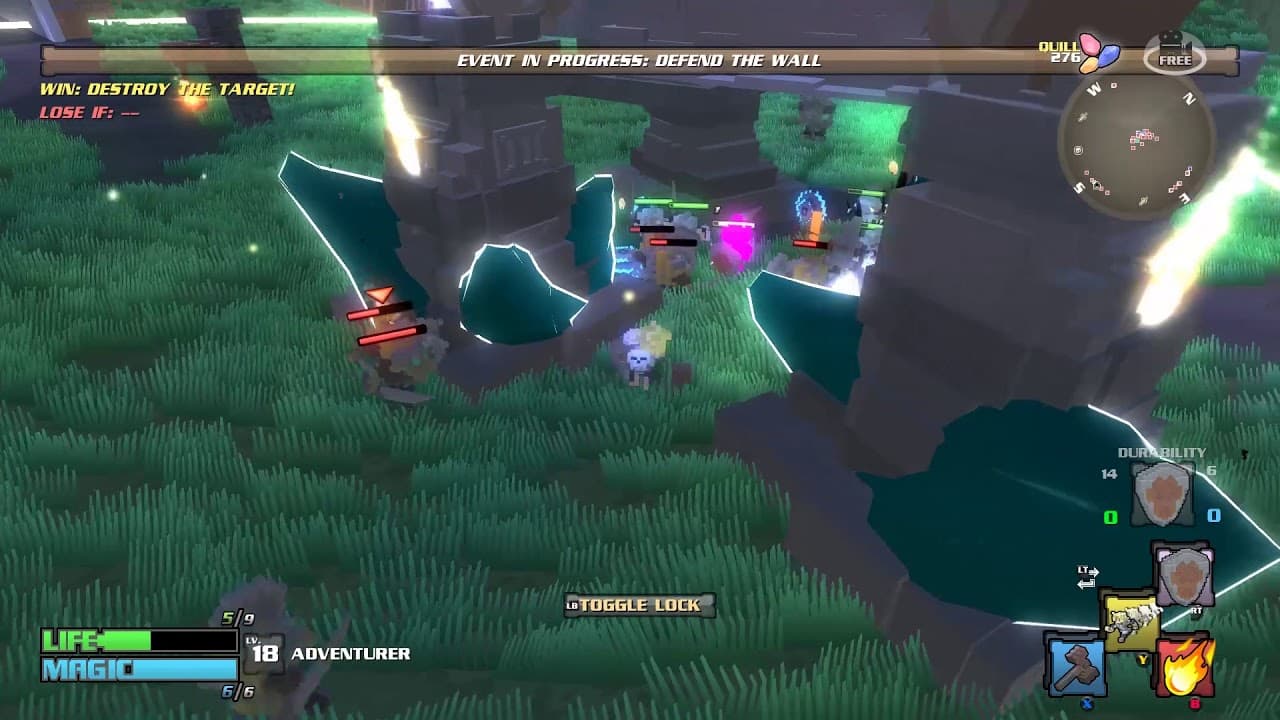Open the compass minimap
1280x720 pixels.
pyautogui.click(x=1138, y=147)
